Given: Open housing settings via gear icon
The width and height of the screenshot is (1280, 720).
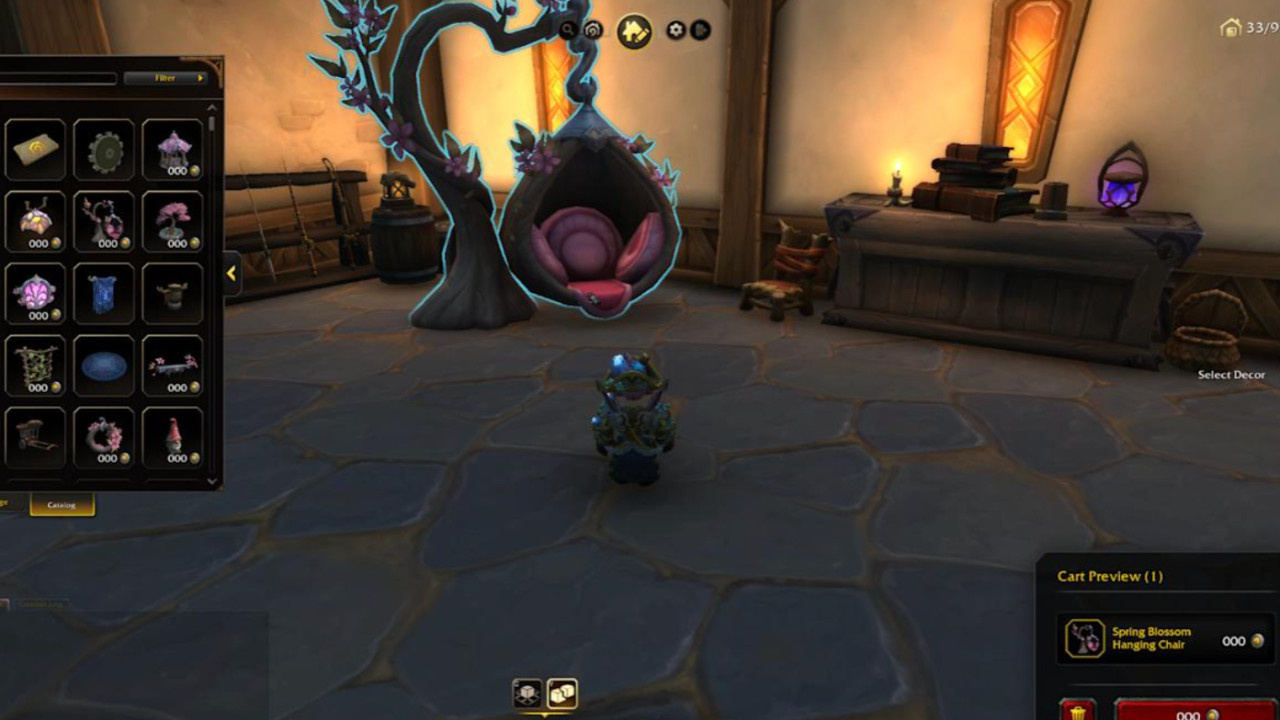Looking at the screenshot, I should tap(677, 31).
